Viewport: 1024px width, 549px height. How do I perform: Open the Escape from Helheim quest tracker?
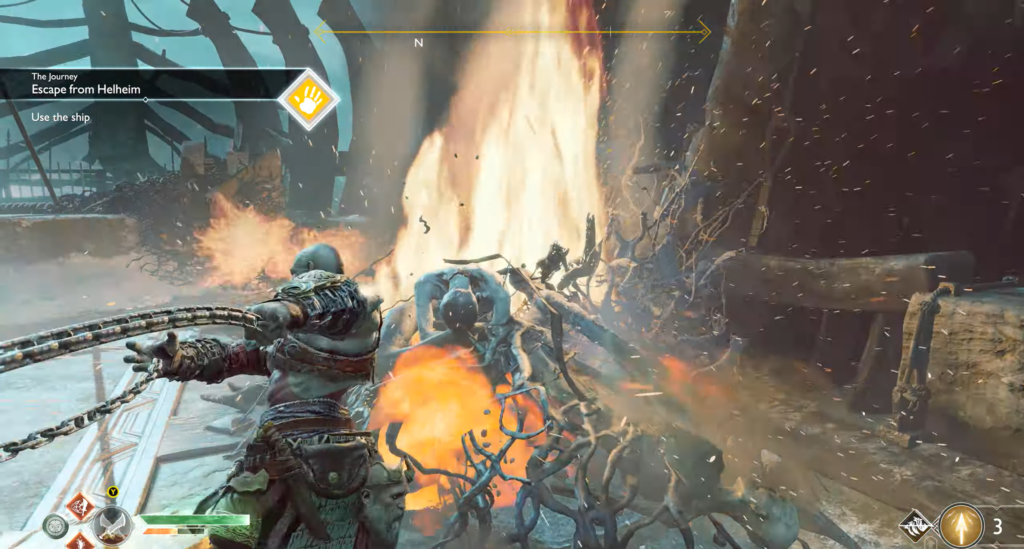click(140, 89)
